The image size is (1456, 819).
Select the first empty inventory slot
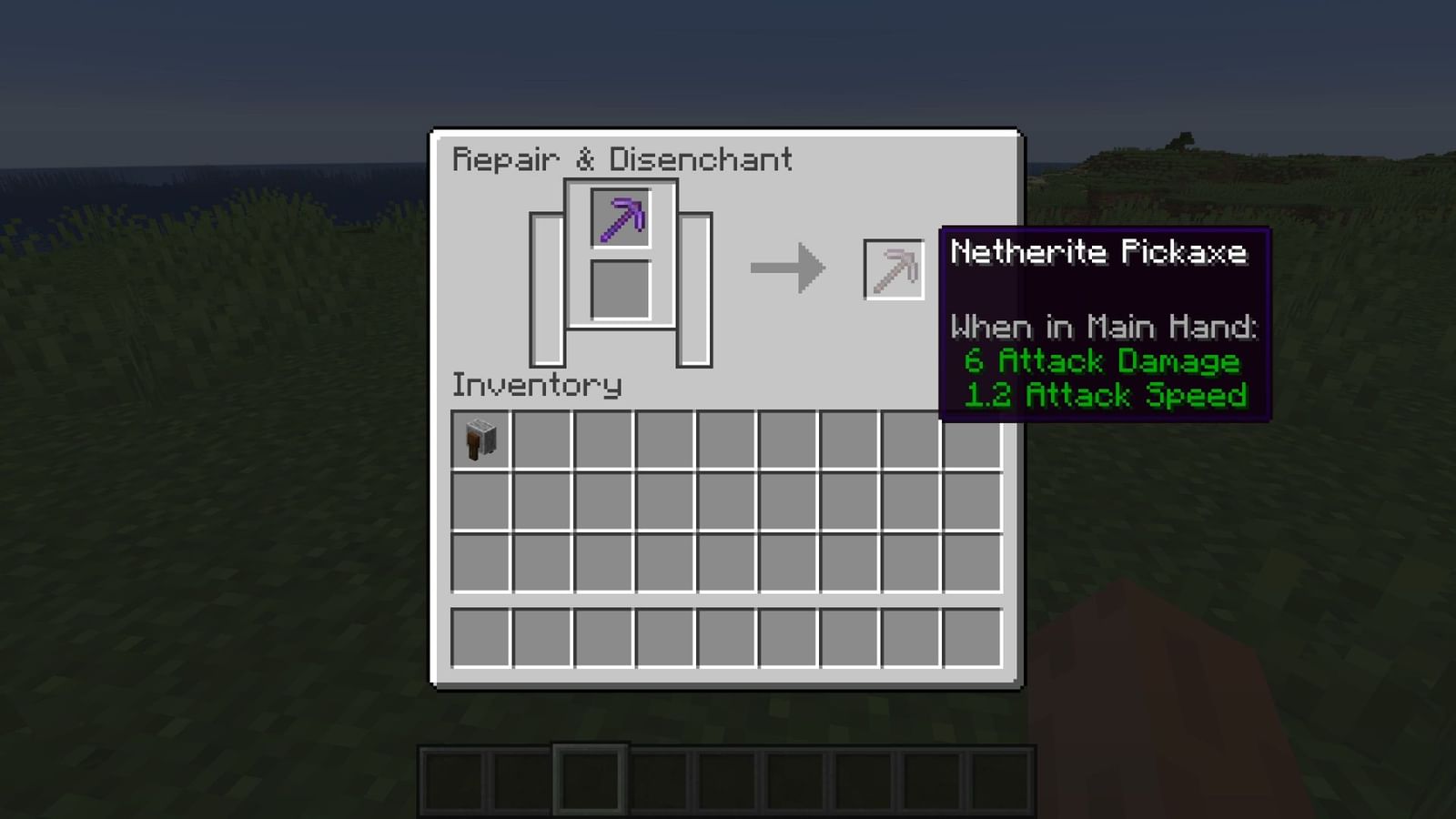click(x=541, y=440)
